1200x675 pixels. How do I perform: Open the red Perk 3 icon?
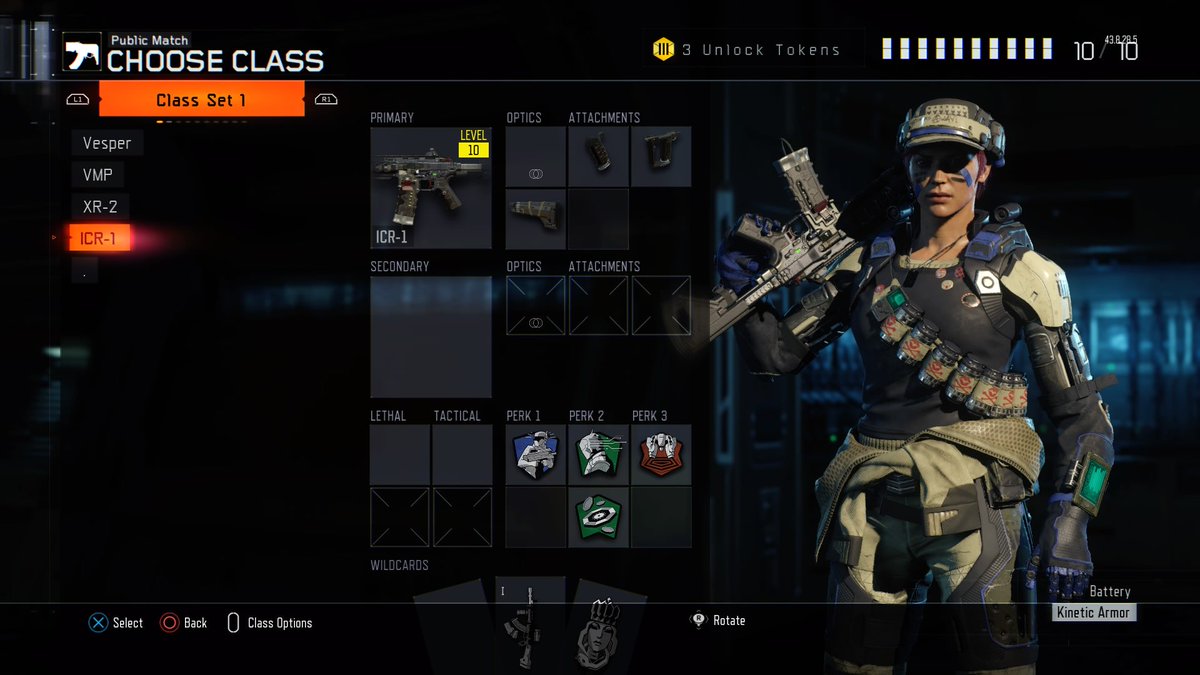pos(661,455)
